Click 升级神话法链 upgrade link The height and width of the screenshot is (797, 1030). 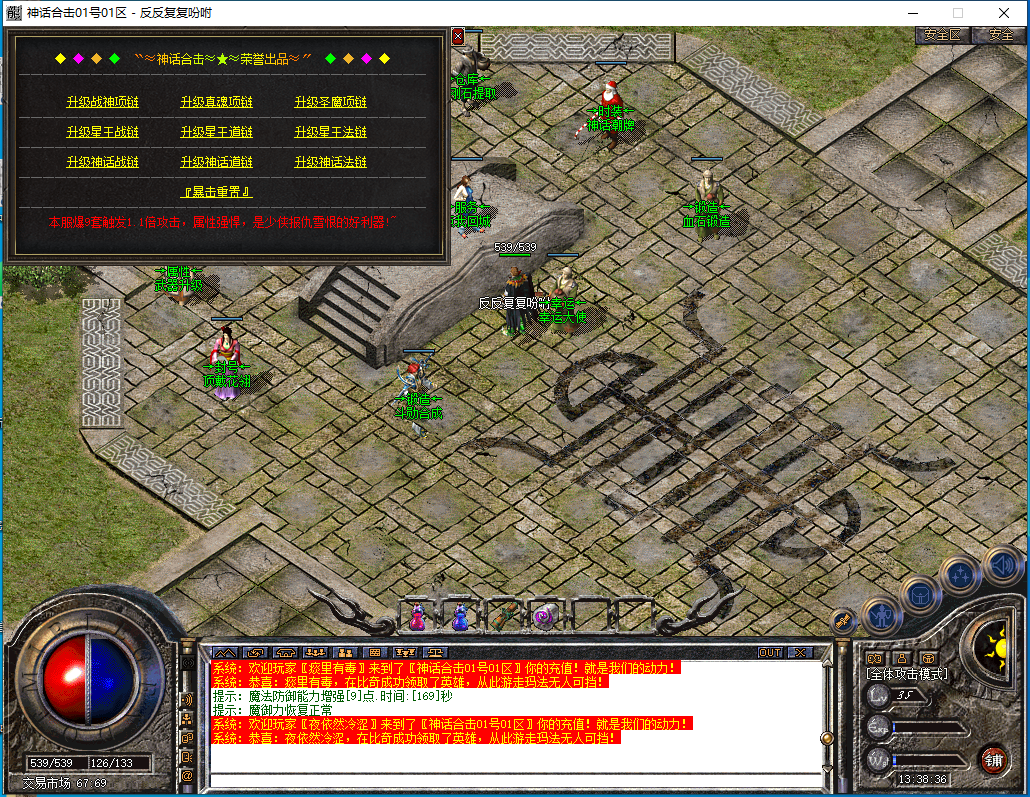(330, 162)
